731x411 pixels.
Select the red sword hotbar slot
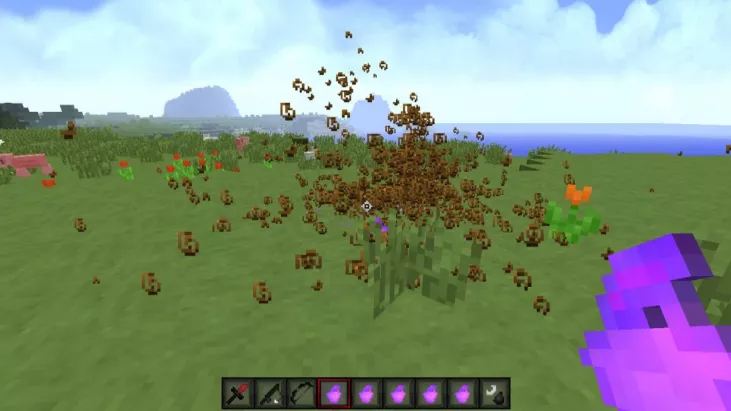[237, 392]
